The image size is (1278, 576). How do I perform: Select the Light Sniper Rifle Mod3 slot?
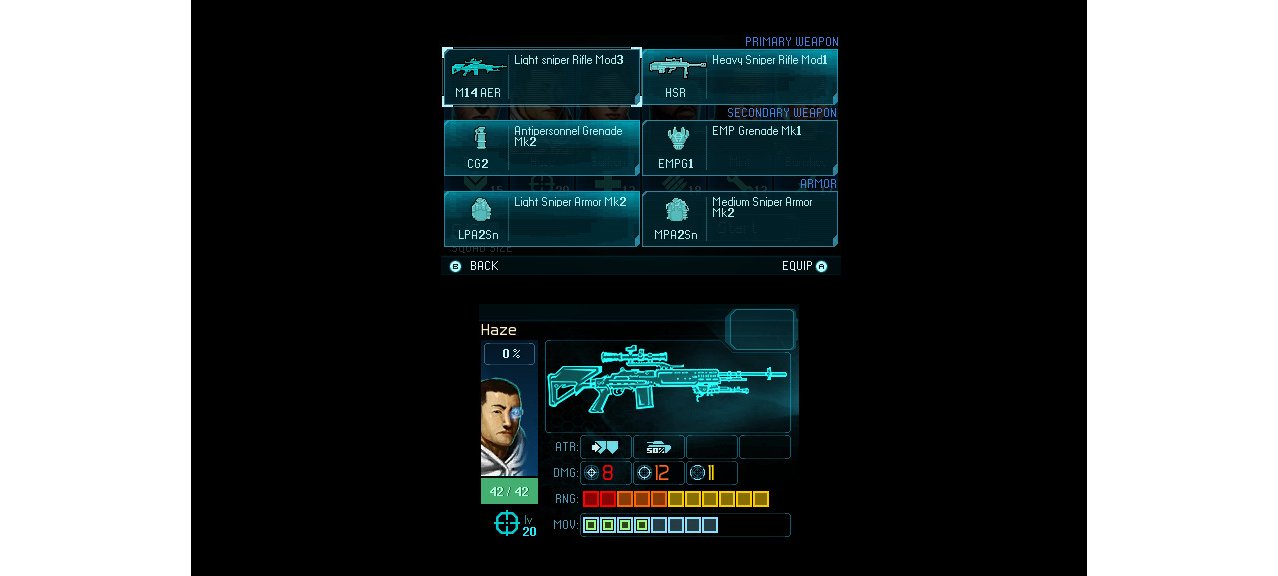pos(541,77)
